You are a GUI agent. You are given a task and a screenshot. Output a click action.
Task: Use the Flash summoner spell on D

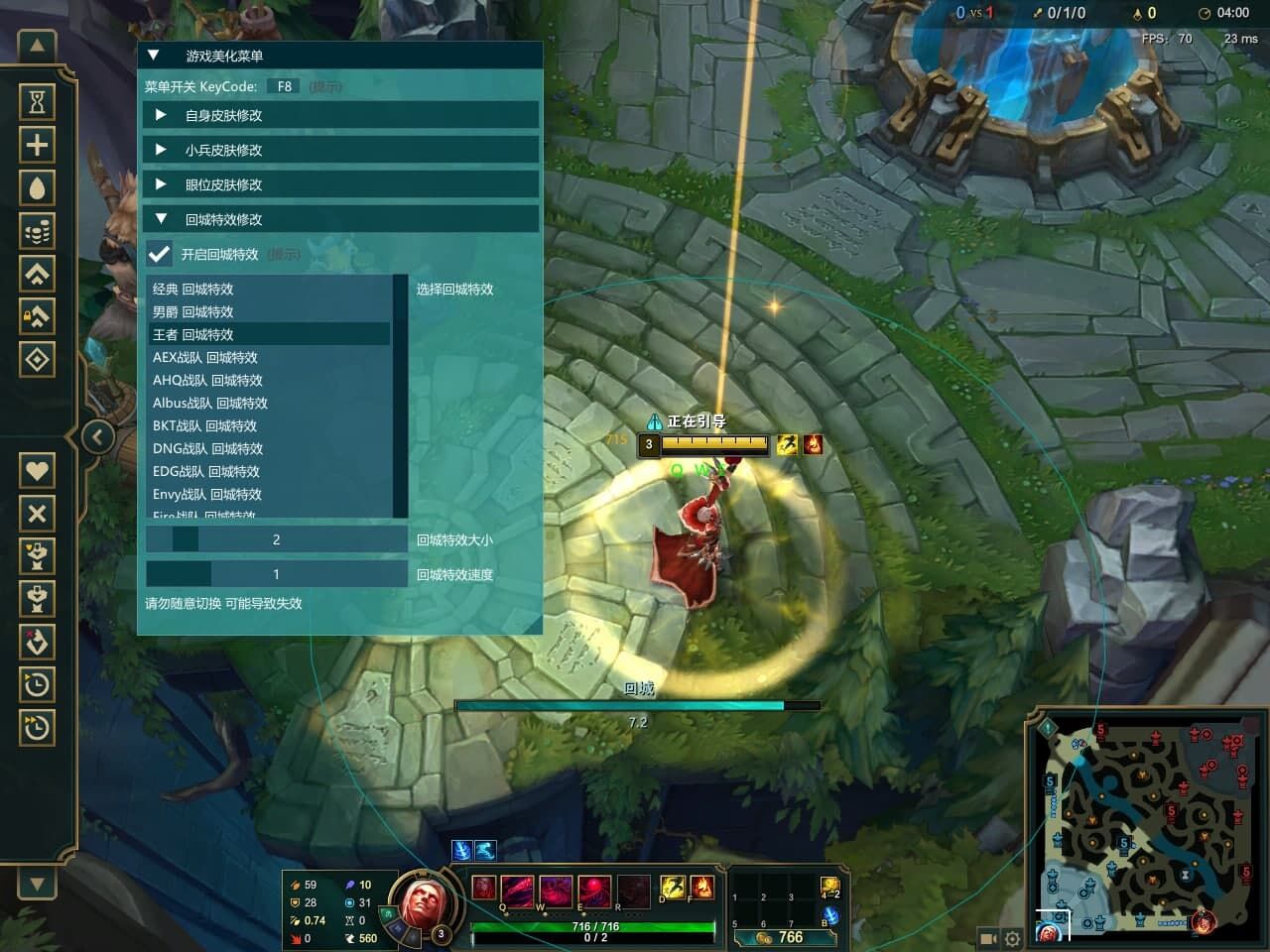[673, 887]
